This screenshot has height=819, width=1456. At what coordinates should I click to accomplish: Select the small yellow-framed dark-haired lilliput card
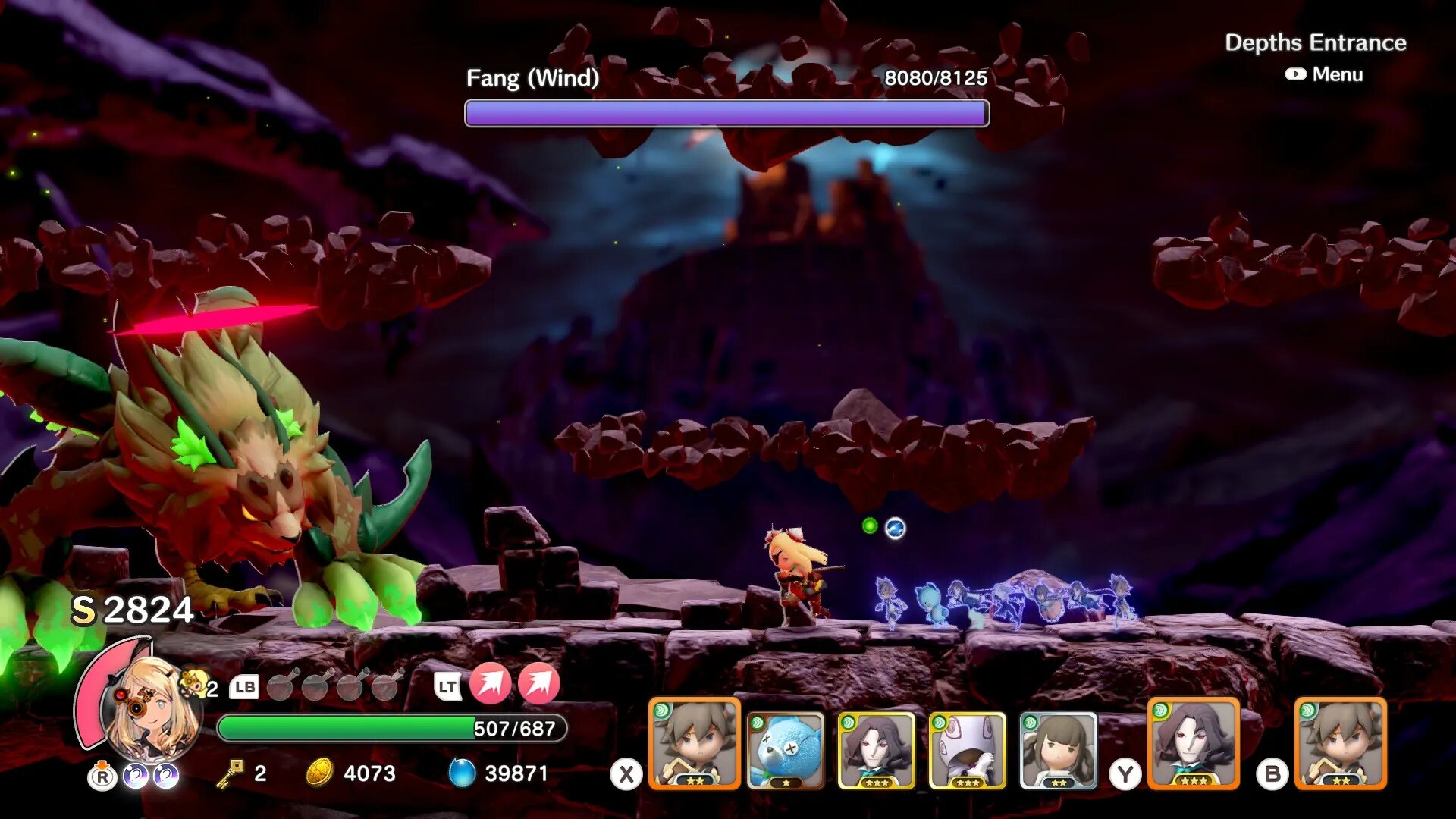click(x=876, y=750)
